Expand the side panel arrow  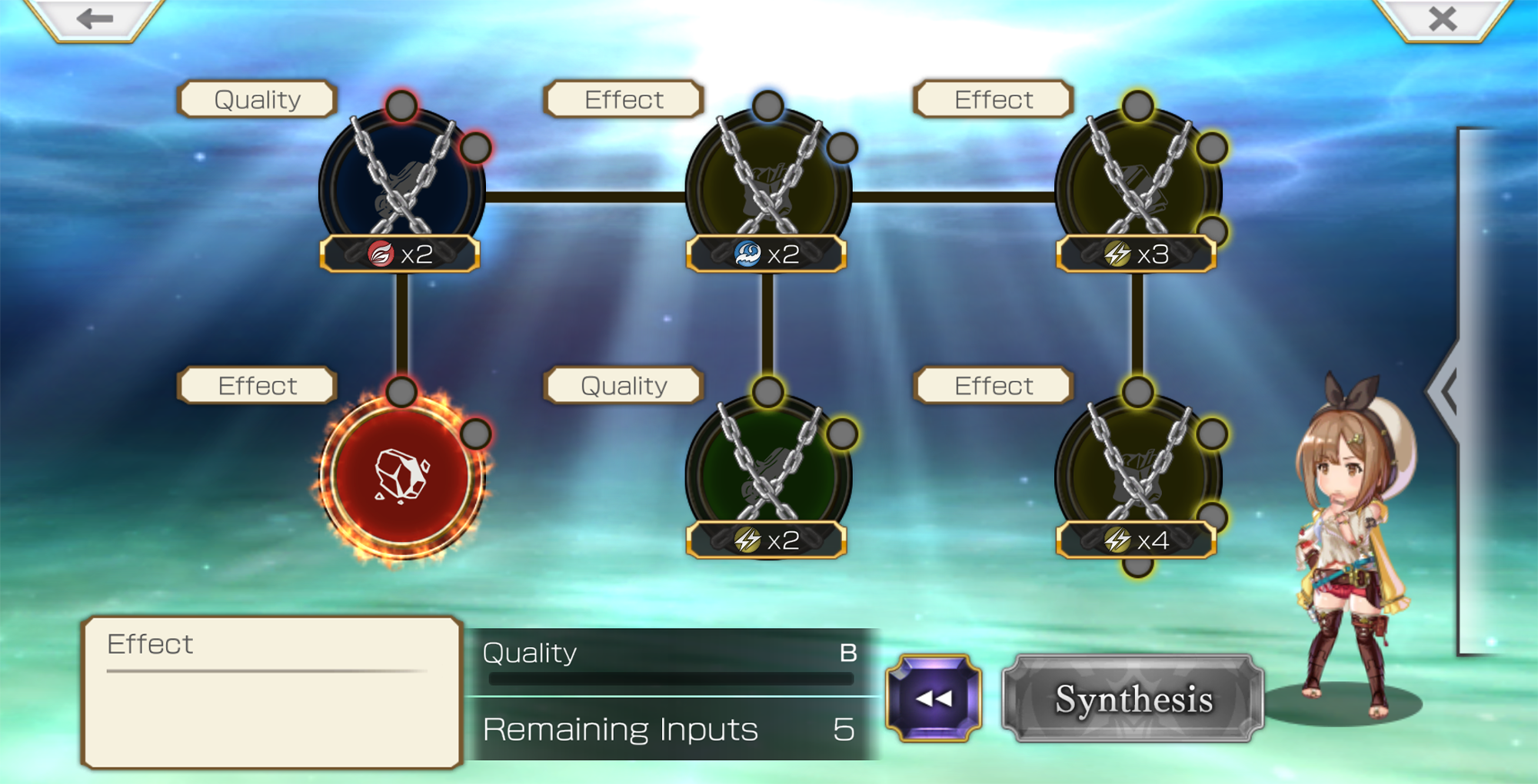pyautogui.click(x=1448, y=390)
